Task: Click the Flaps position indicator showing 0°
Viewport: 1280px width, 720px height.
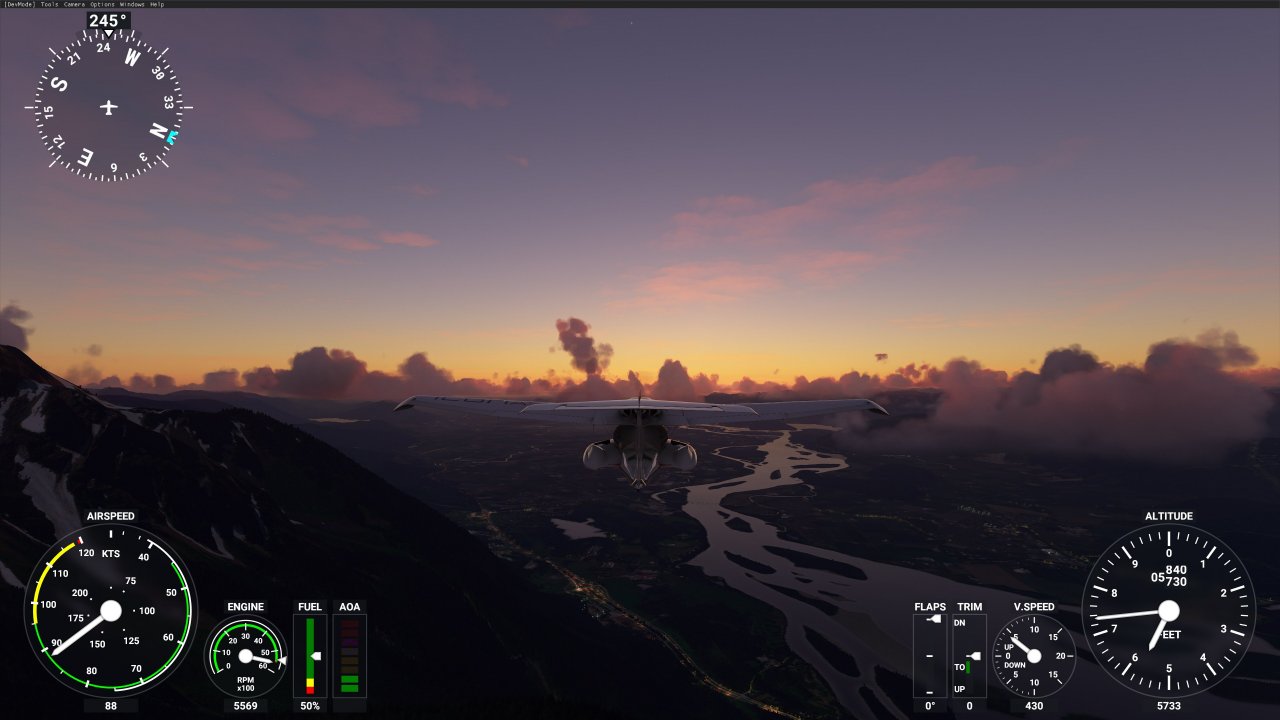Action: [x=928, y=660]
